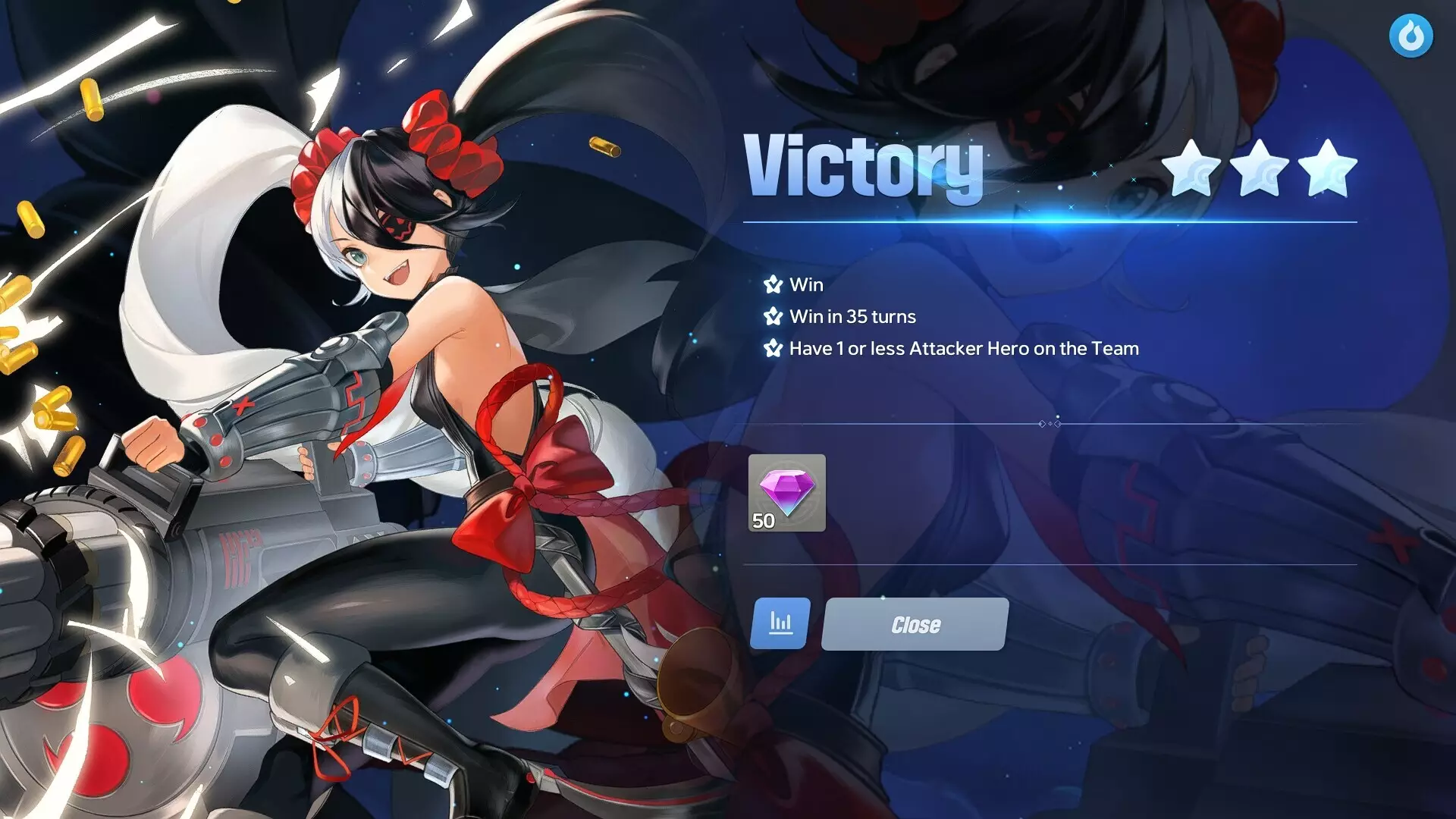Image resolution: width=1456 pixels, height=819 pixels.
Task: Click the gem count label showing 50
Action: [x=763, y=521]
